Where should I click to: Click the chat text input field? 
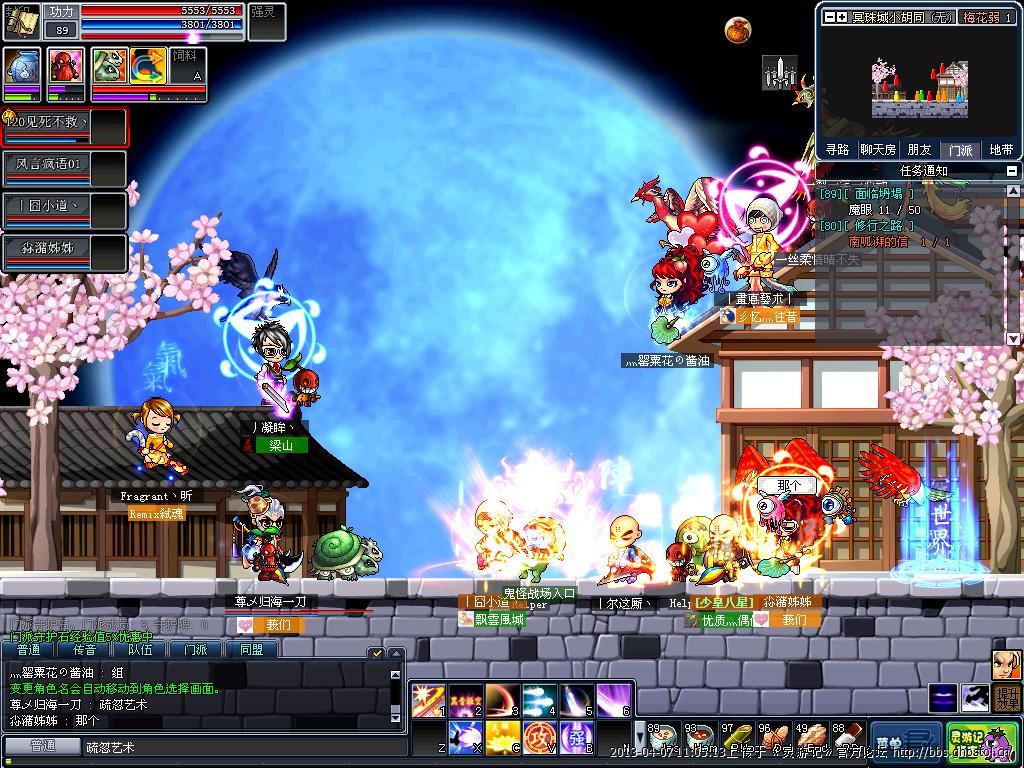coord(240,747)
